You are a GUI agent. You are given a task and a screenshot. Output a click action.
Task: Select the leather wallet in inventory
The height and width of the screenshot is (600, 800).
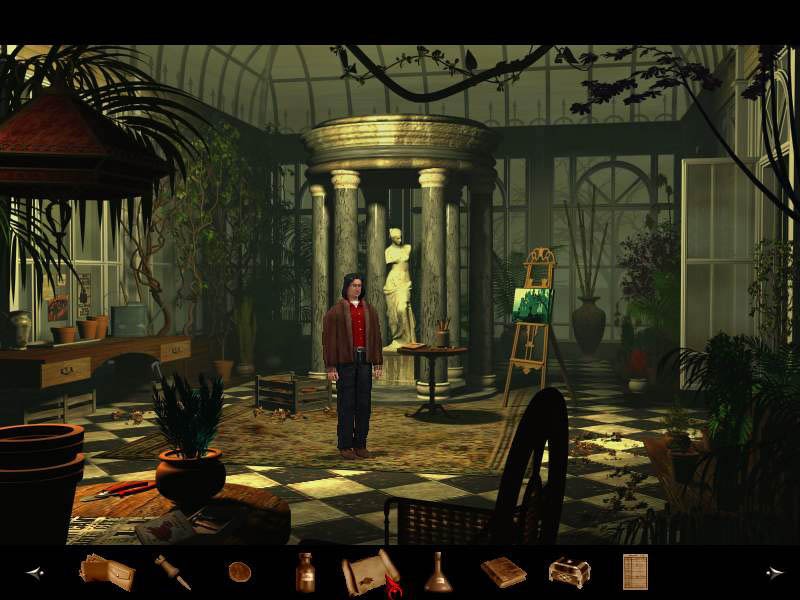106,572
